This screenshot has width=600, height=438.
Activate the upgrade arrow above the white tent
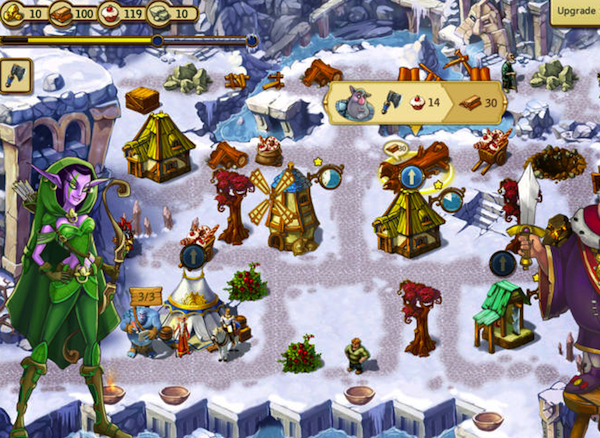pyautogui.click(x=193, y=256)
